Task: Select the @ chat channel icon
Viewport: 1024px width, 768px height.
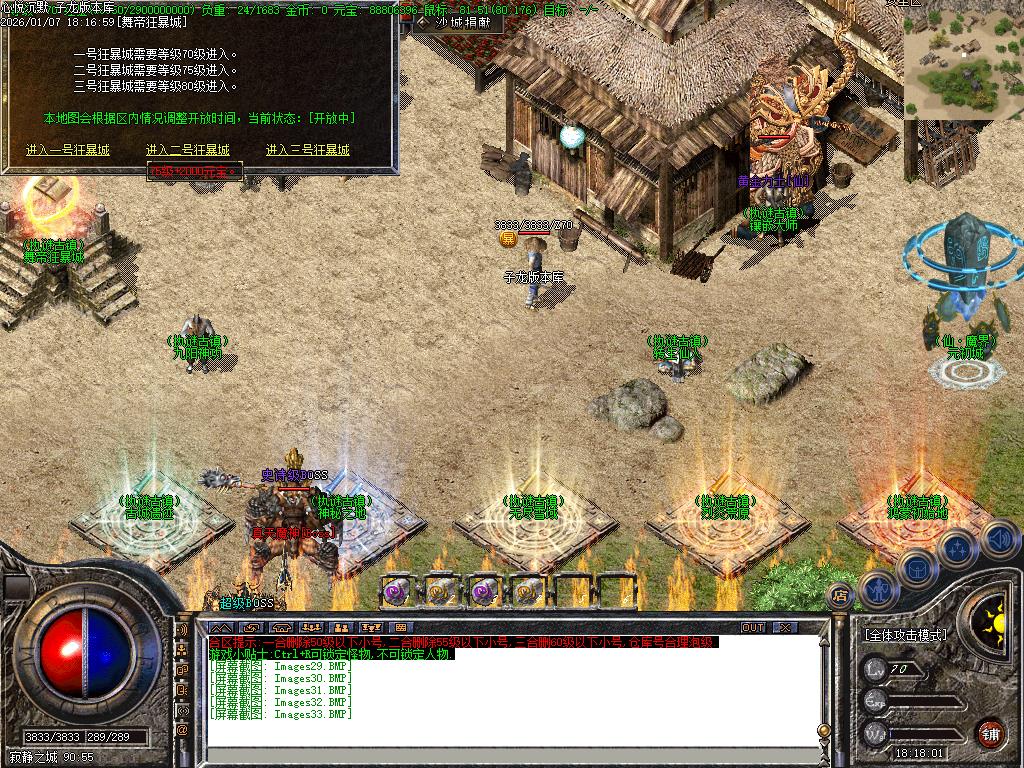Action: 183,730
